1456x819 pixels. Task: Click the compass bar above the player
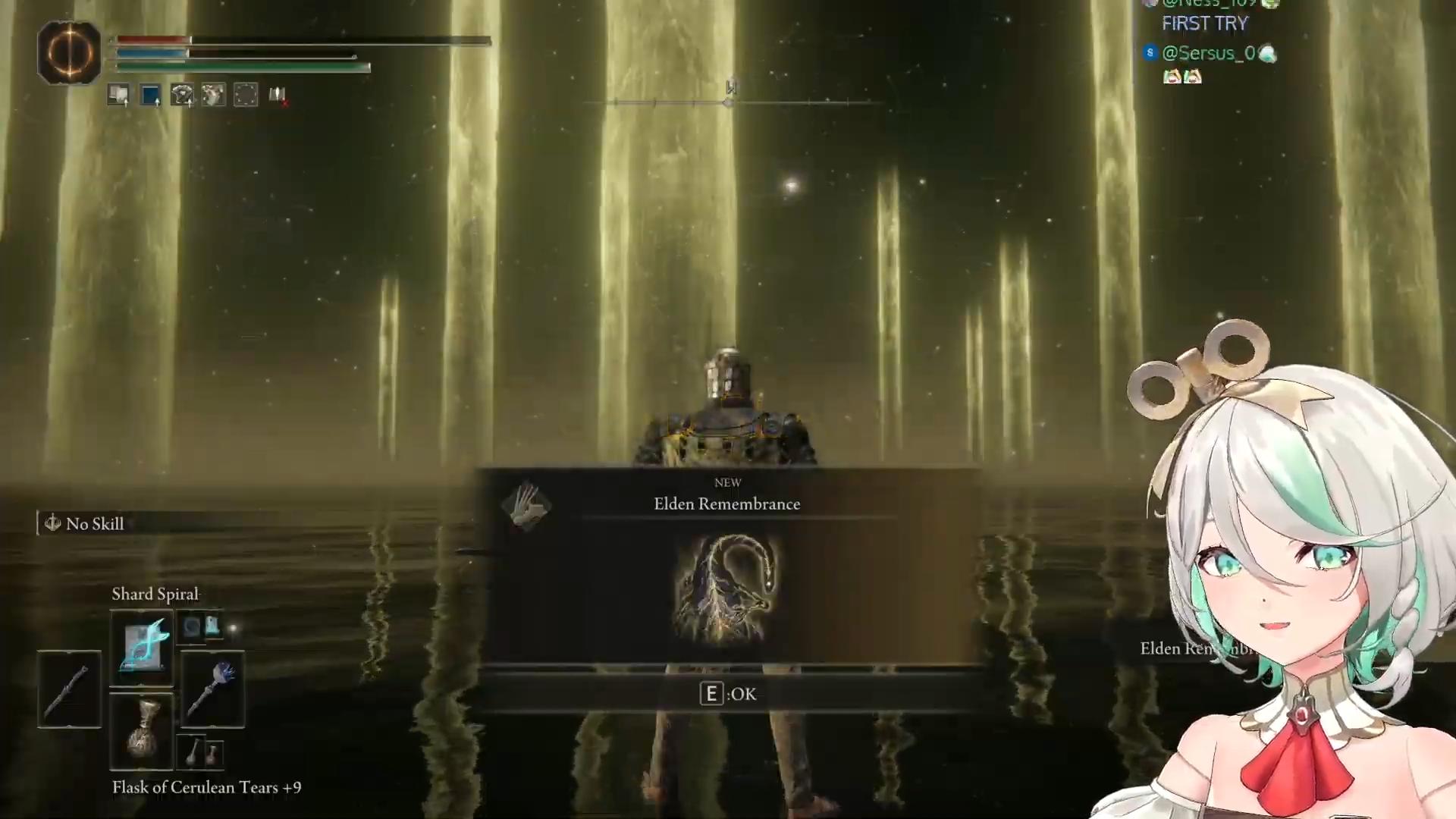click(730, 101)
